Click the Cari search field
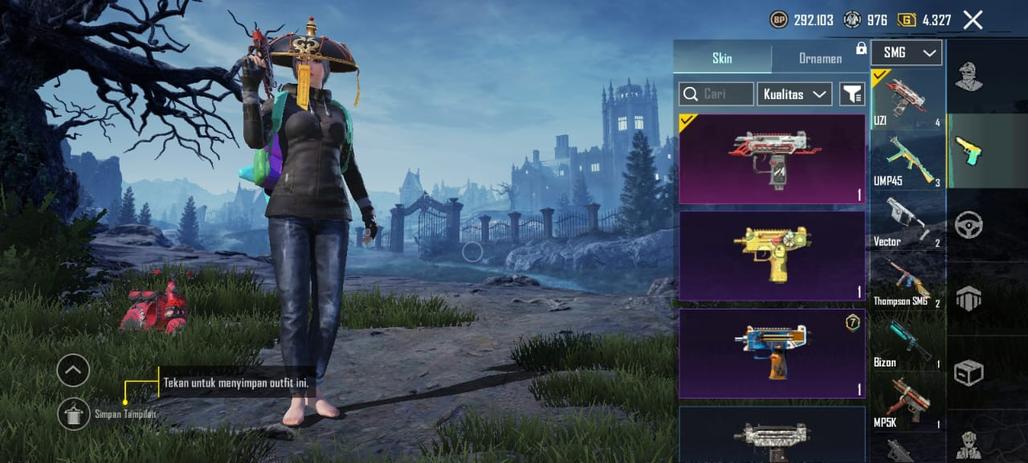Image resolution: width=1028 pixels, height=463 pixels. click(716, 94)
